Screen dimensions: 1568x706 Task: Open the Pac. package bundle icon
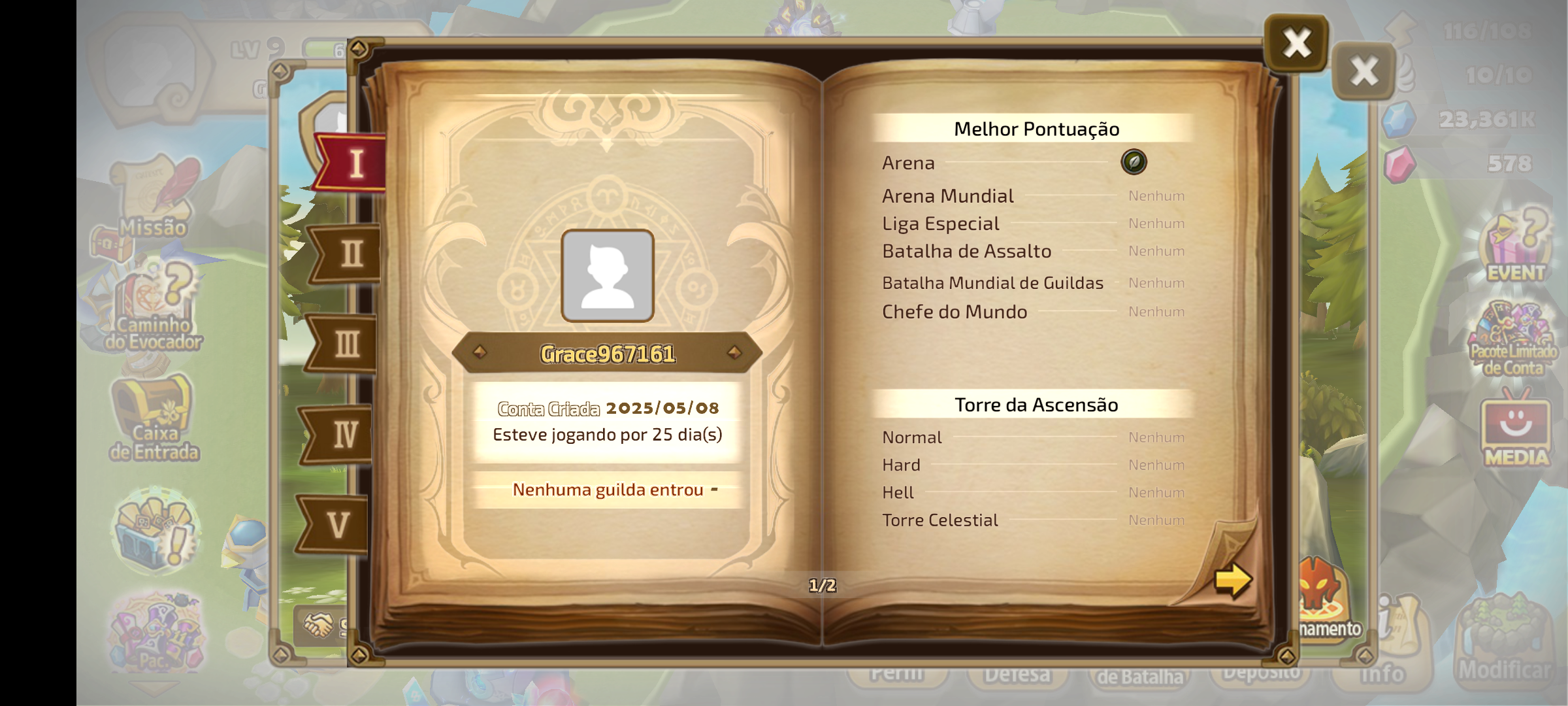tap(155, 633)
